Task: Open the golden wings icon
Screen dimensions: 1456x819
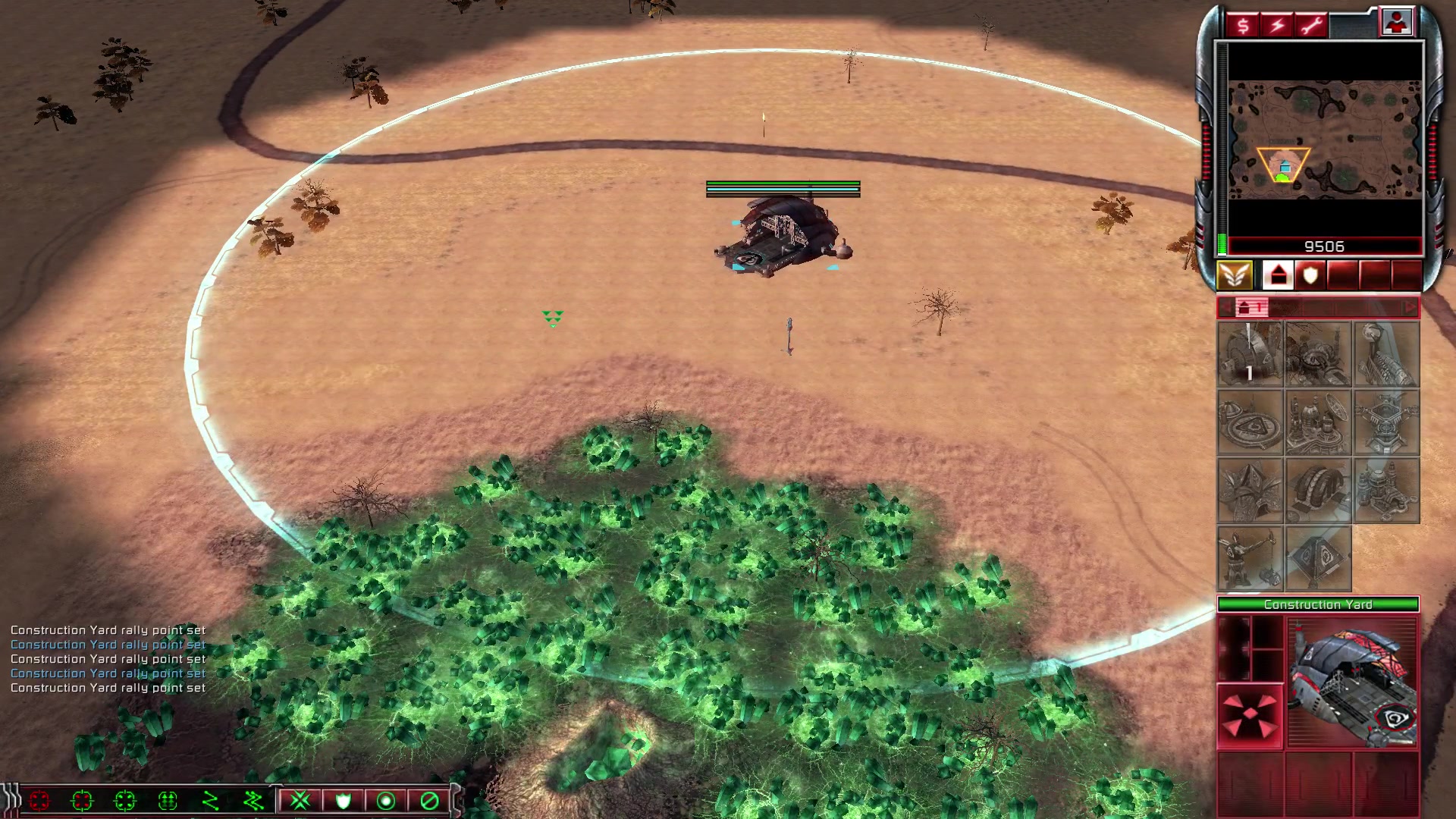Action: pos(1235,275)
